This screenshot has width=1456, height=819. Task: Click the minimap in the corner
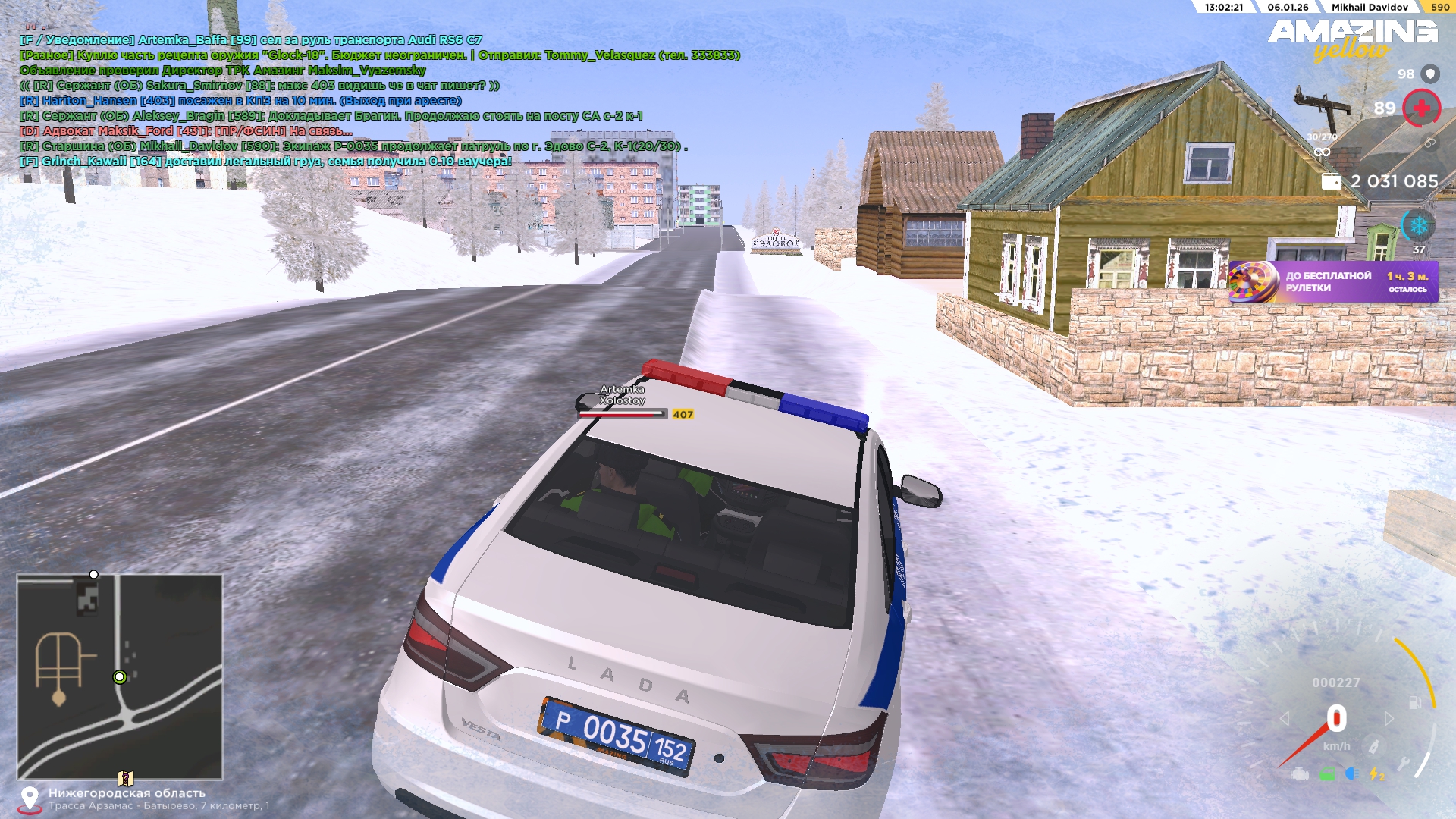[x=120, y=676]
